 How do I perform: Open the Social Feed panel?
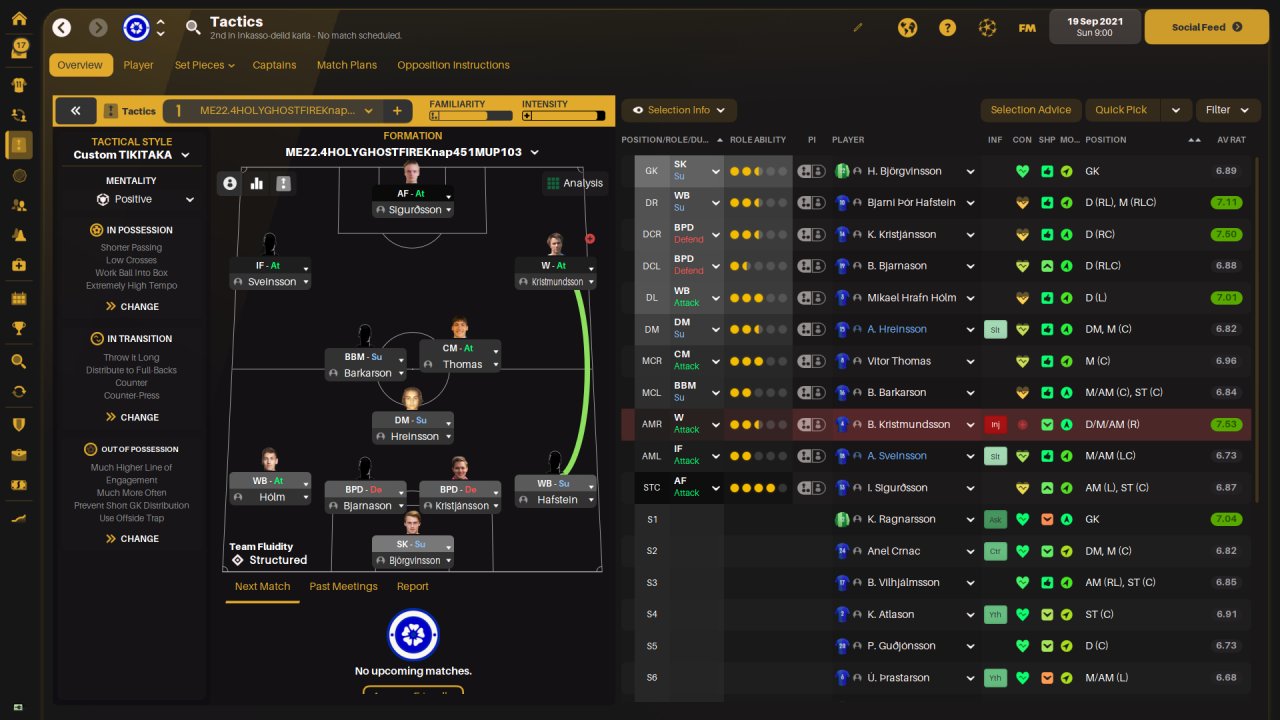[1205, 27]
